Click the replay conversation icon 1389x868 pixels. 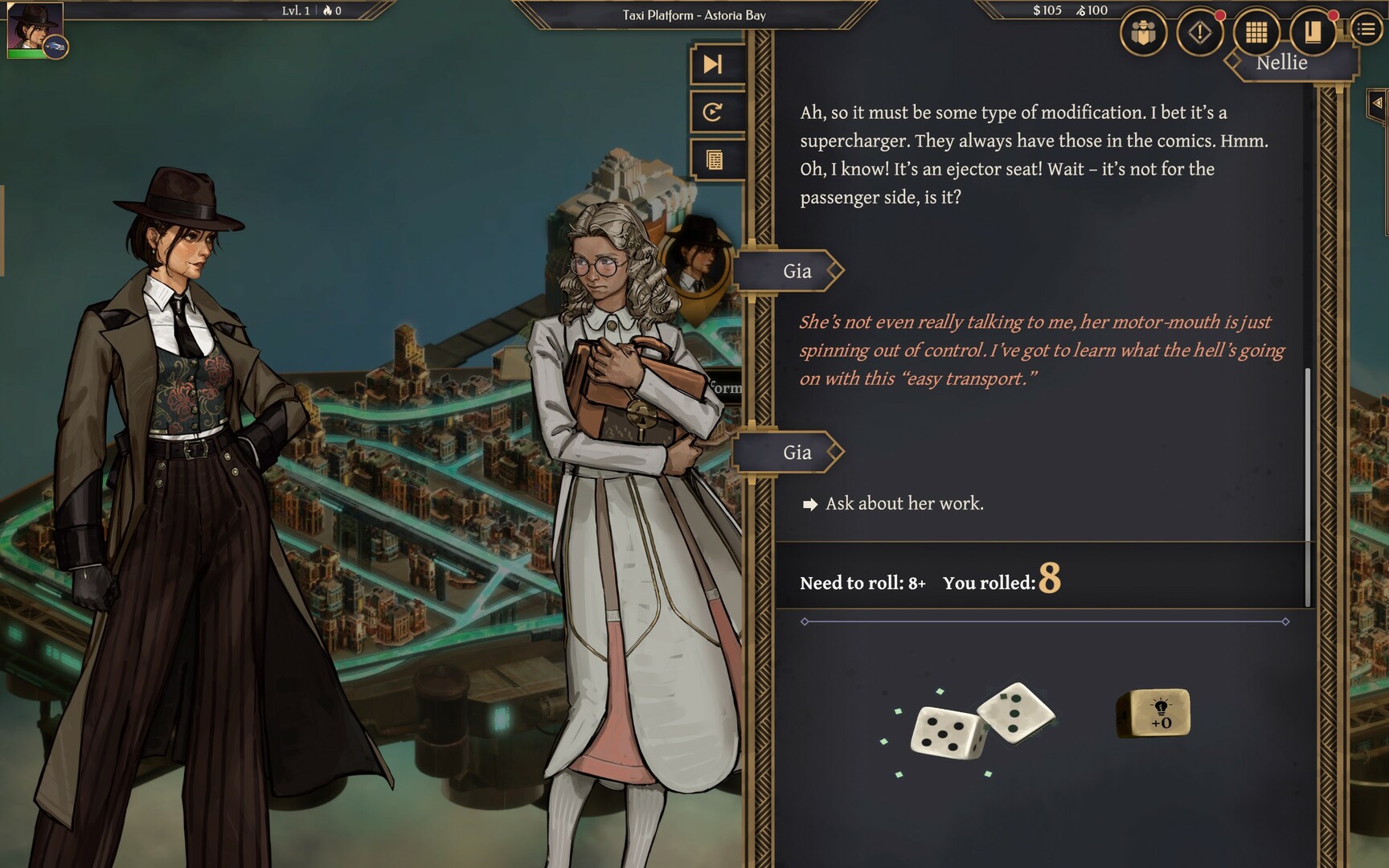point(712,113)
